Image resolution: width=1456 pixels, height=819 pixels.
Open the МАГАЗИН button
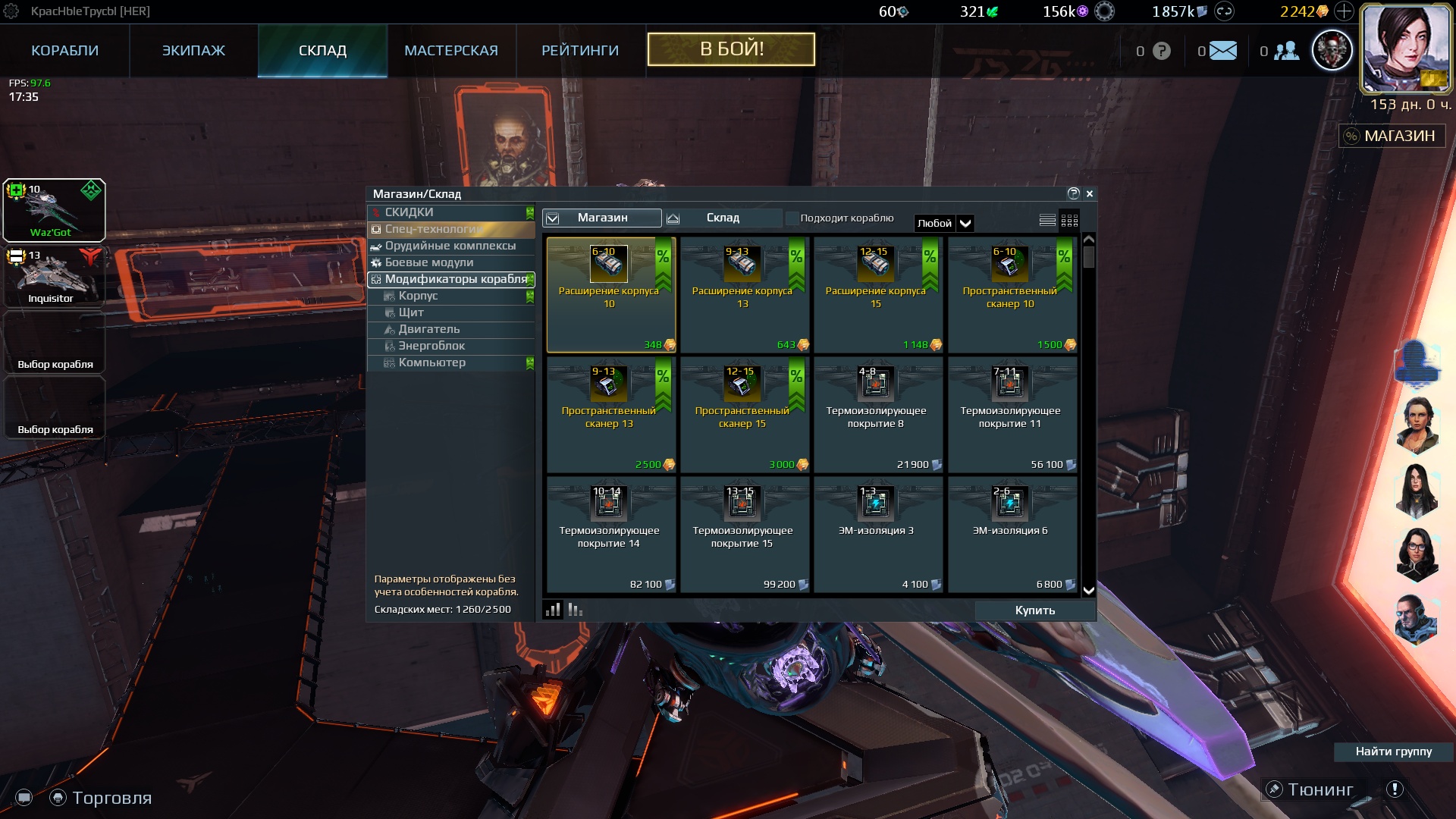click(1392, 136)
